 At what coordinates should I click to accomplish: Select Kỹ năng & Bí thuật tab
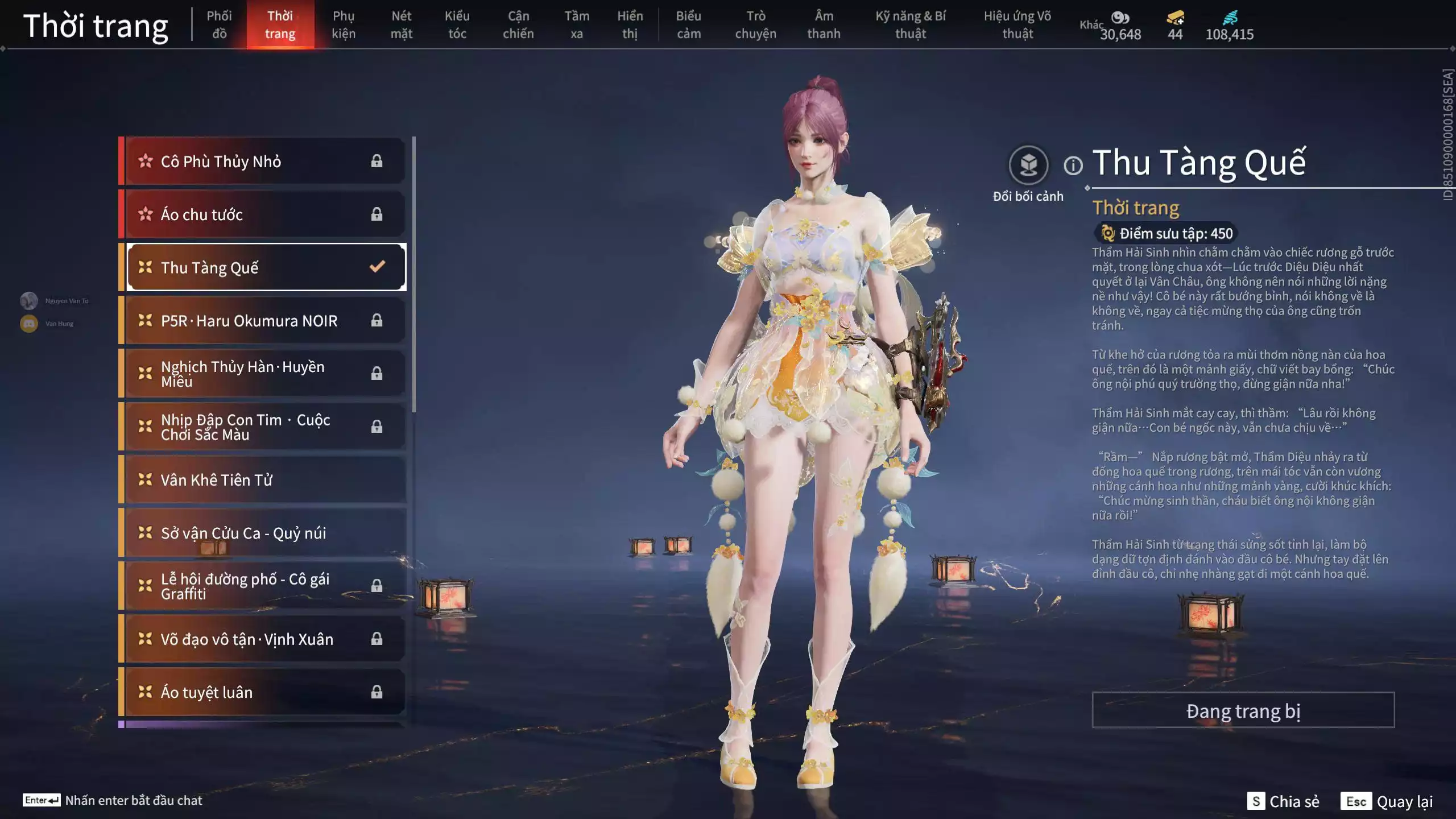click(910, 25)
